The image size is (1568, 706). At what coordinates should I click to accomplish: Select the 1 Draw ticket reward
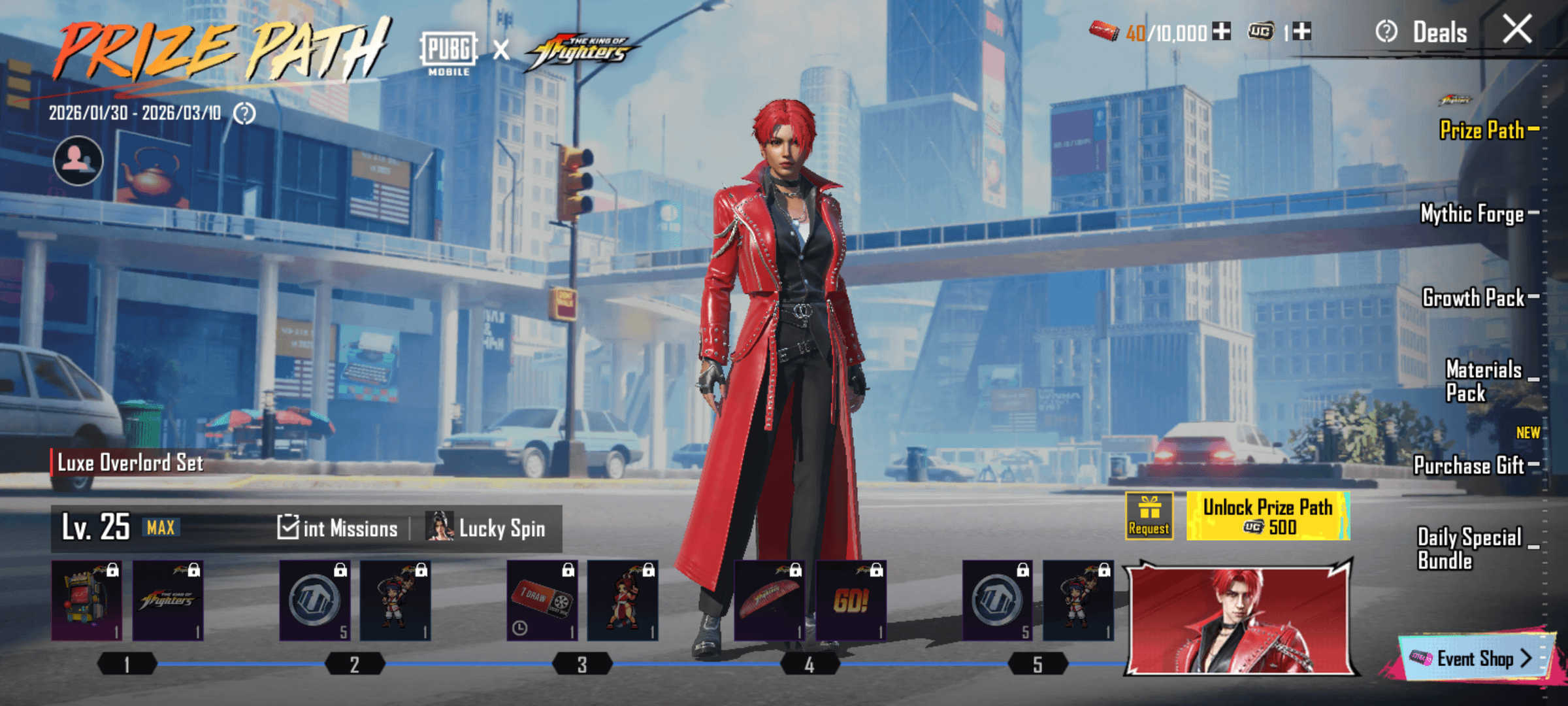(542, 600)
